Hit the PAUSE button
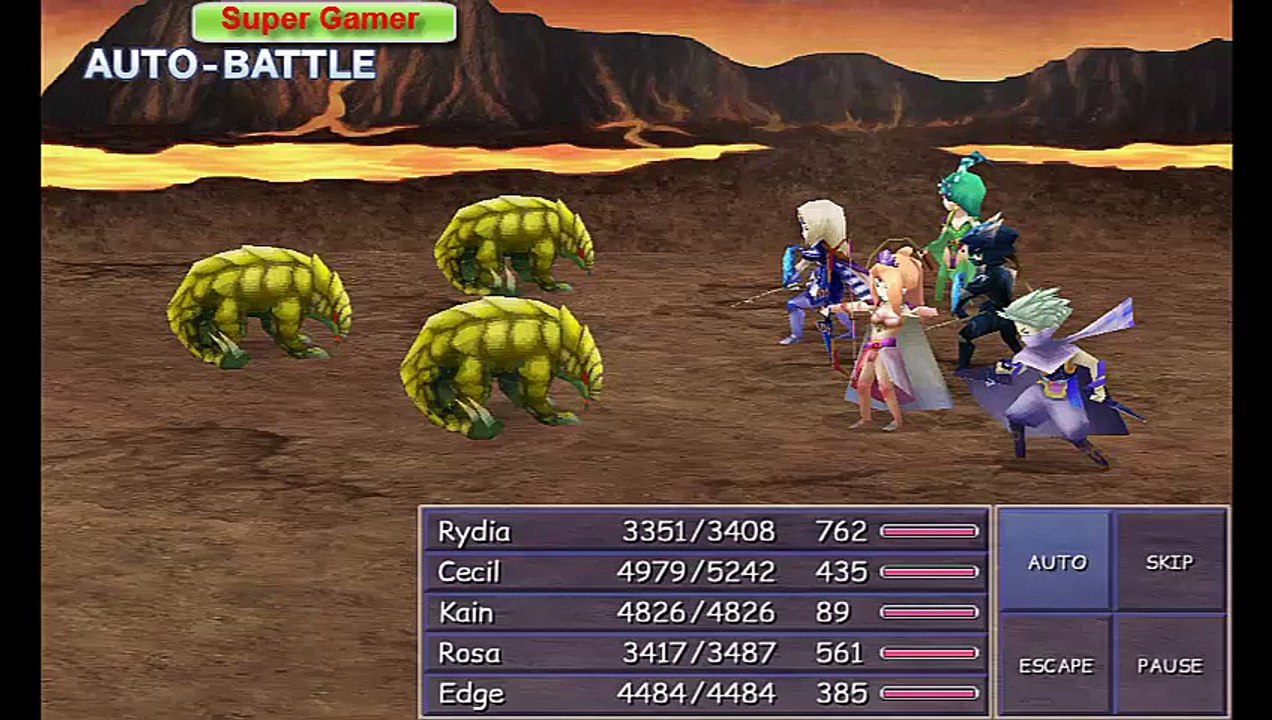 (1169, 665)
